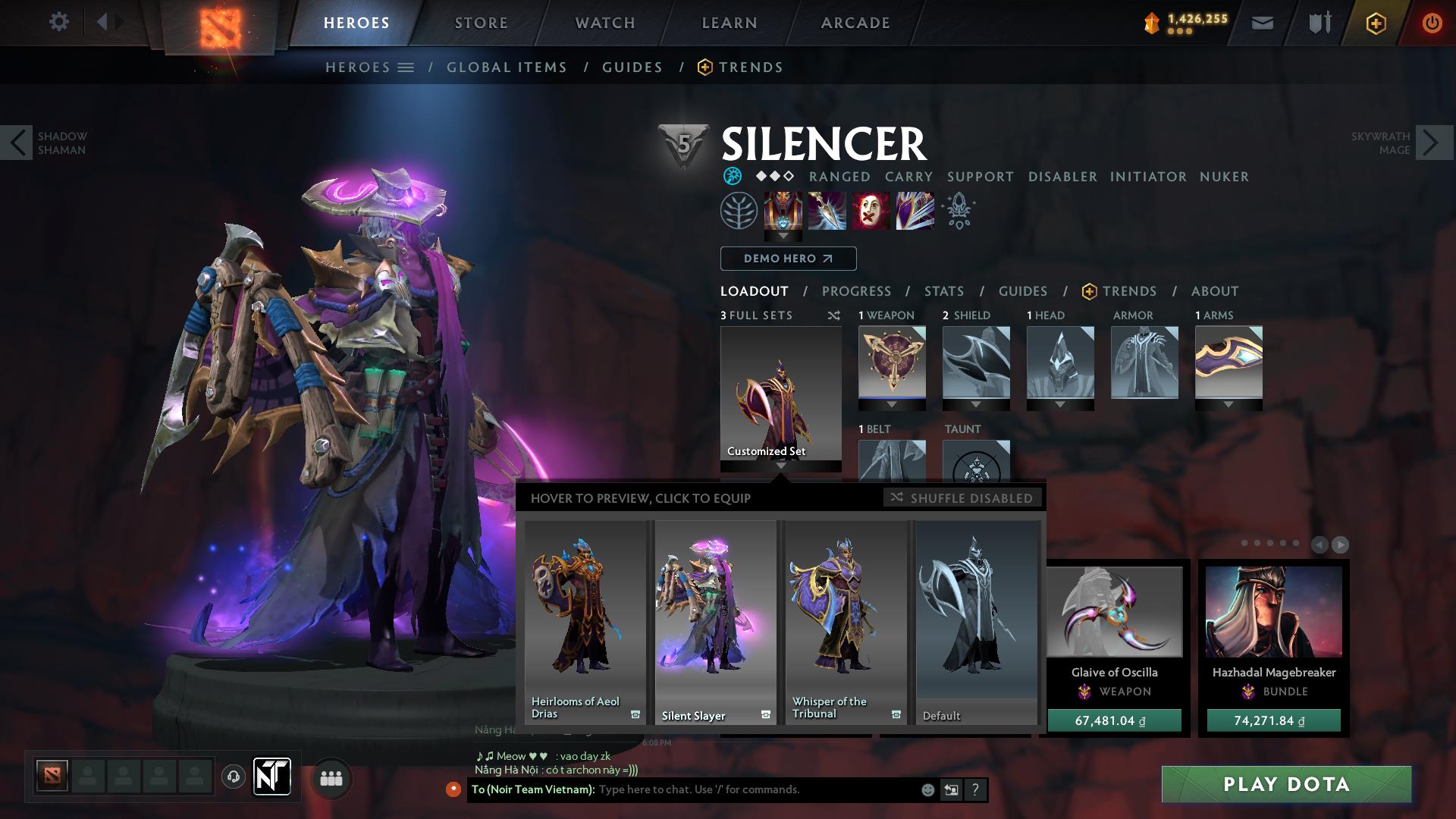
Task: Expand the arrow under the first ability icon
Action: [x=781, y=237]
